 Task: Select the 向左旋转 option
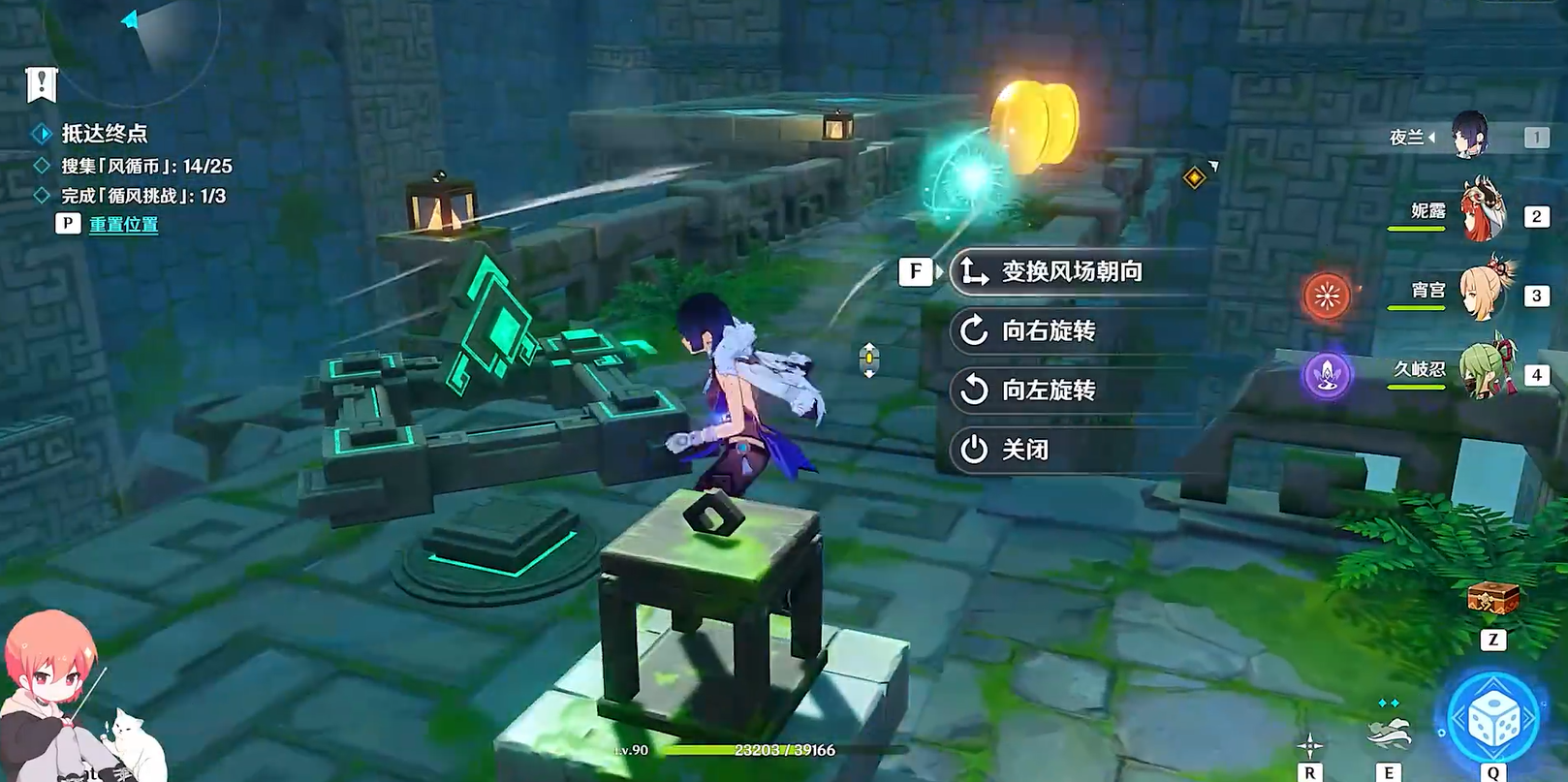point(1049,391)
